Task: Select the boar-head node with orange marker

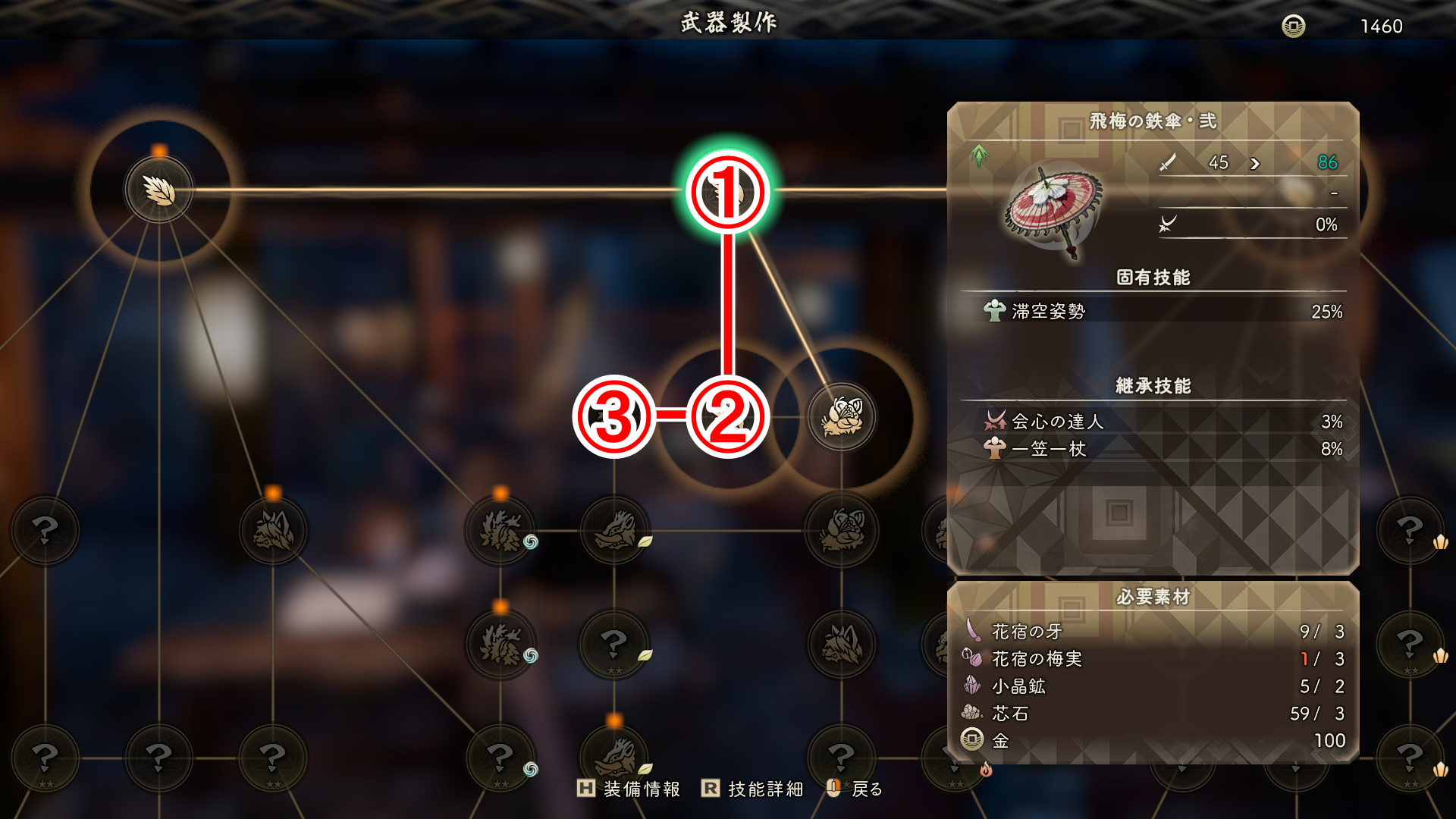Action: (x=614, y=755)
